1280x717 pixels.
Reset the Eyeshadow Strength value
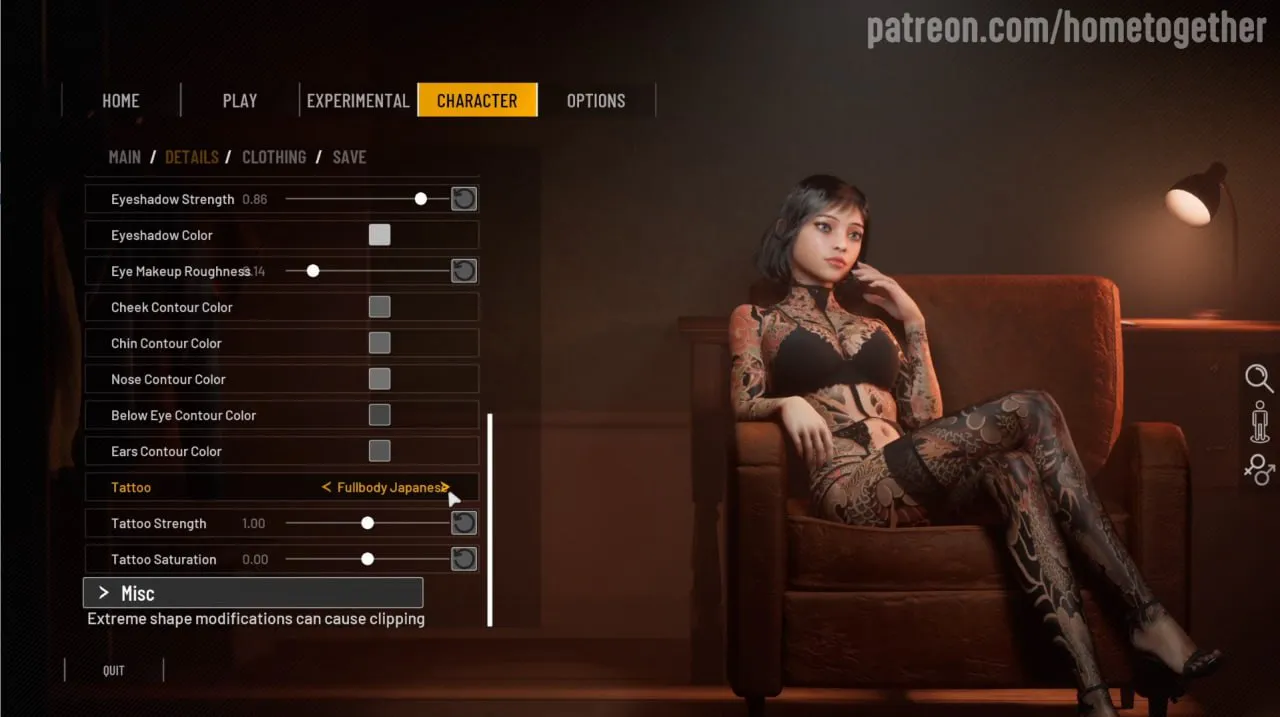coord(463,199)
